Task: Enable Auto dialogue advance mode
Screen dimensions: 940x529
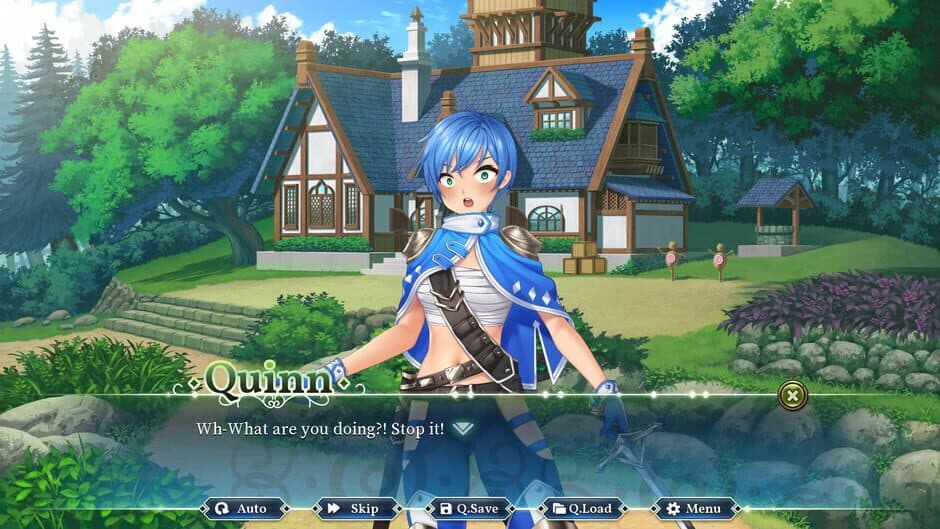Action: click(243, 508)
